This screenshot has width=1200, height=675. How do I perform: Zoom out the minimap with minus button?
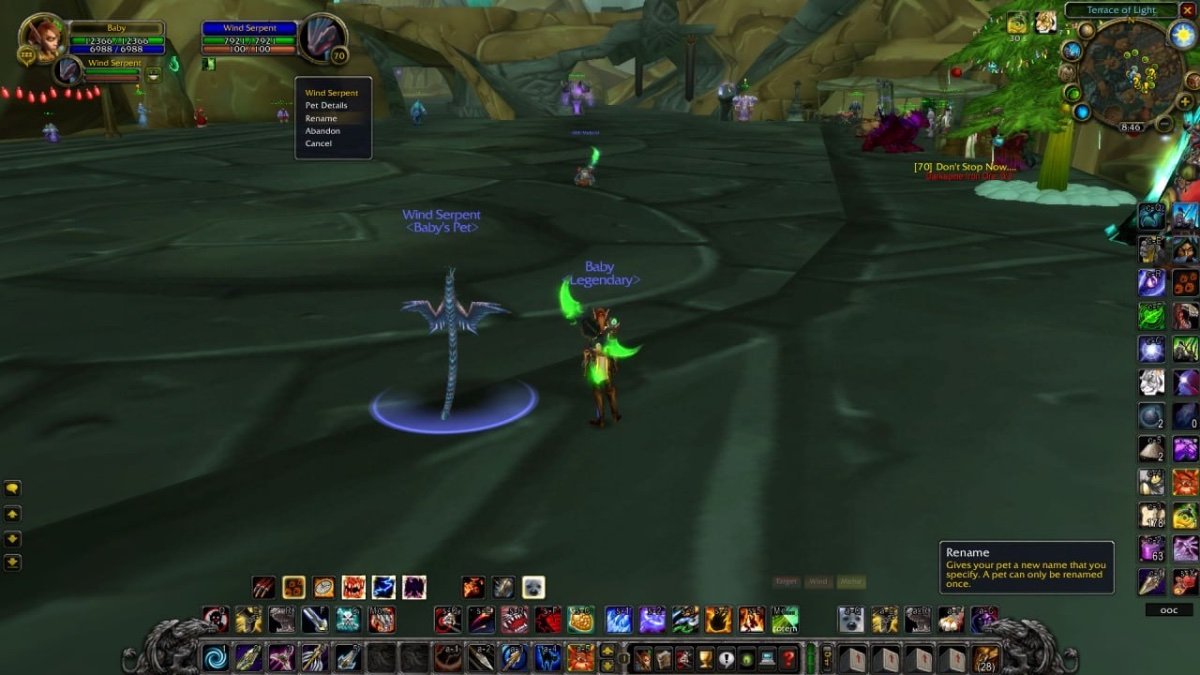(x=1163, y=124)
